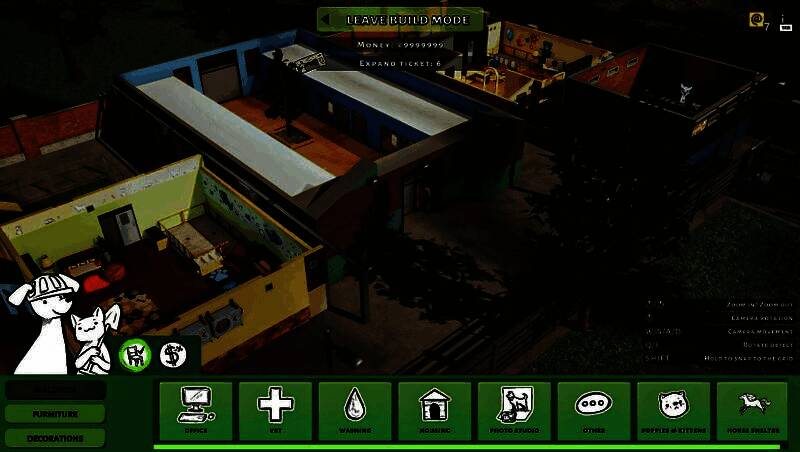Click the Leave Build Mode button
This screenshot has height=452, width=800.
pos(401,19)
